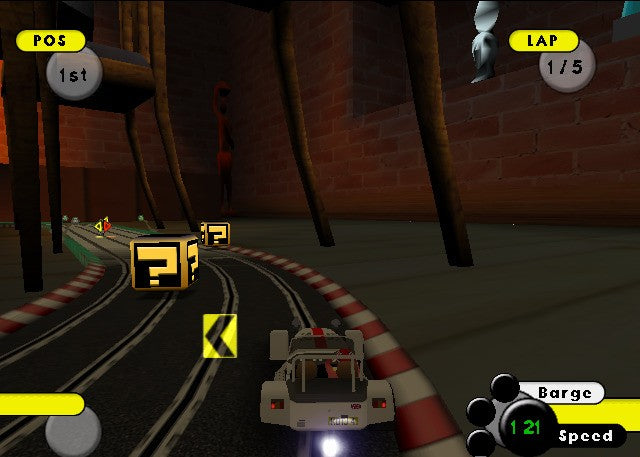
Task: Activate the Barge indicator
Action: (x=565, y=392)
